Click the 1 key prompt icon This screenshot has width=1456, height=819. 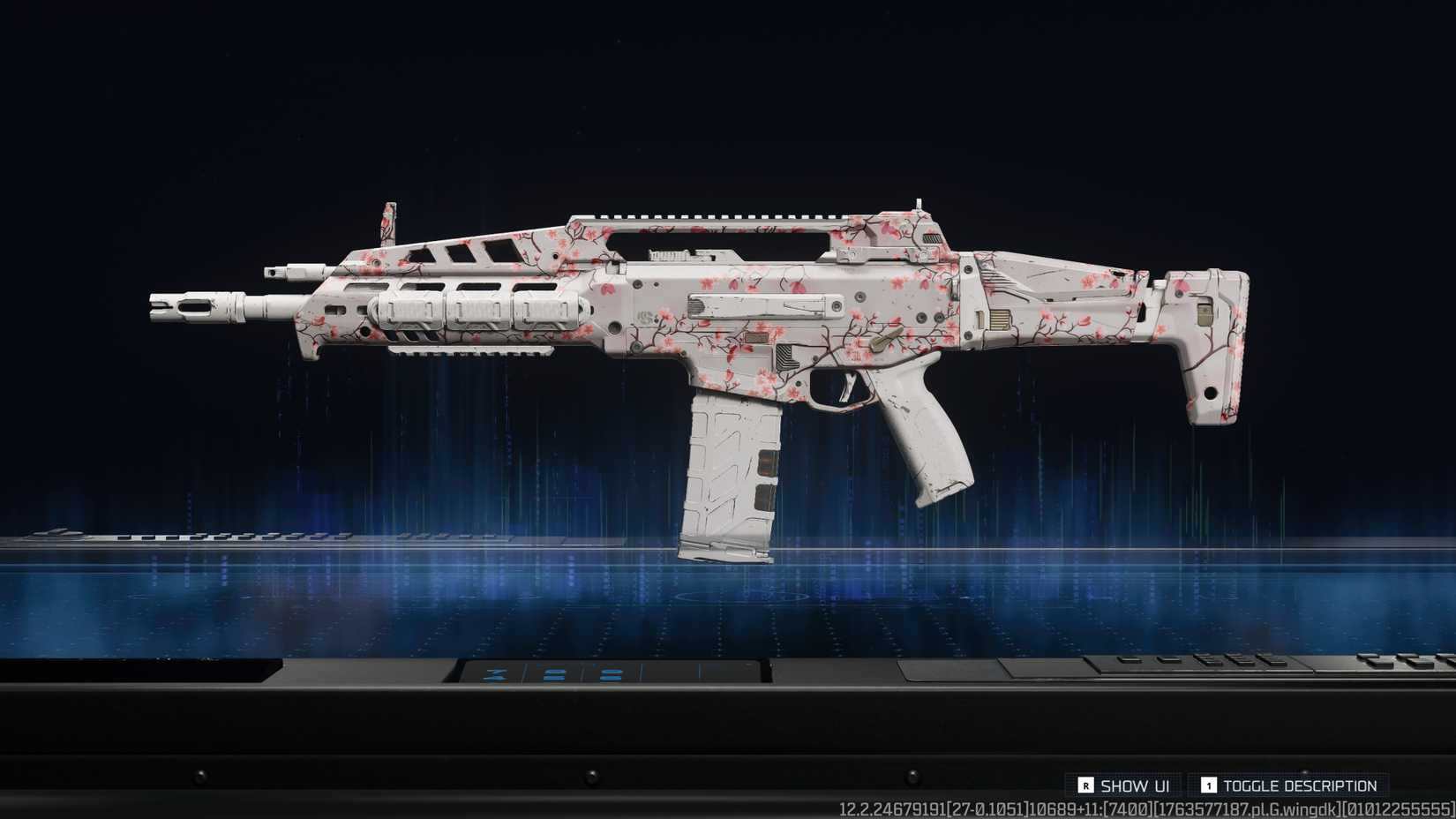(1212, 785)
